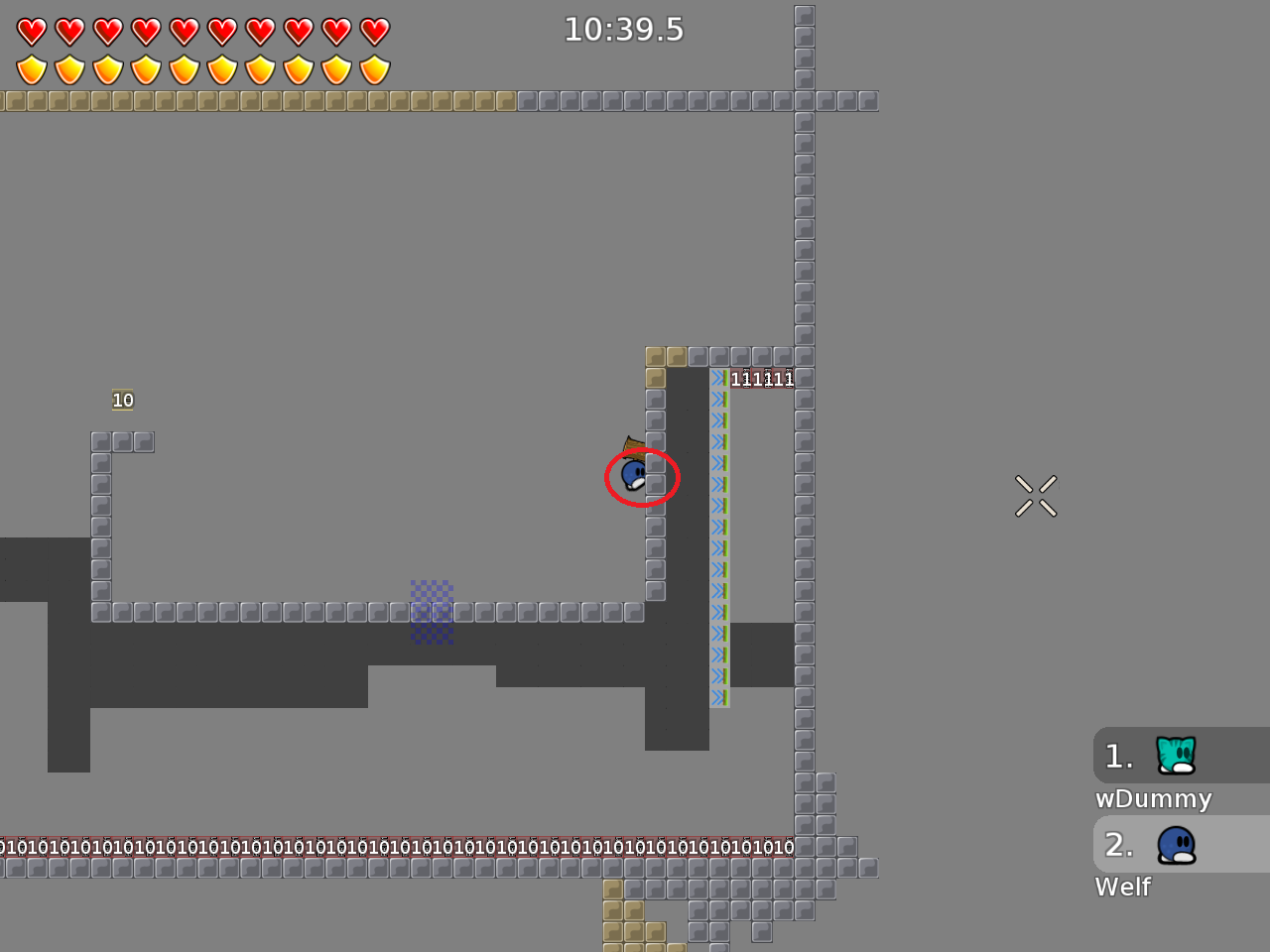Click the checkered blue teleport tile
The width and height of the screenshot is (1270, 952).
[x=432, y=612]
